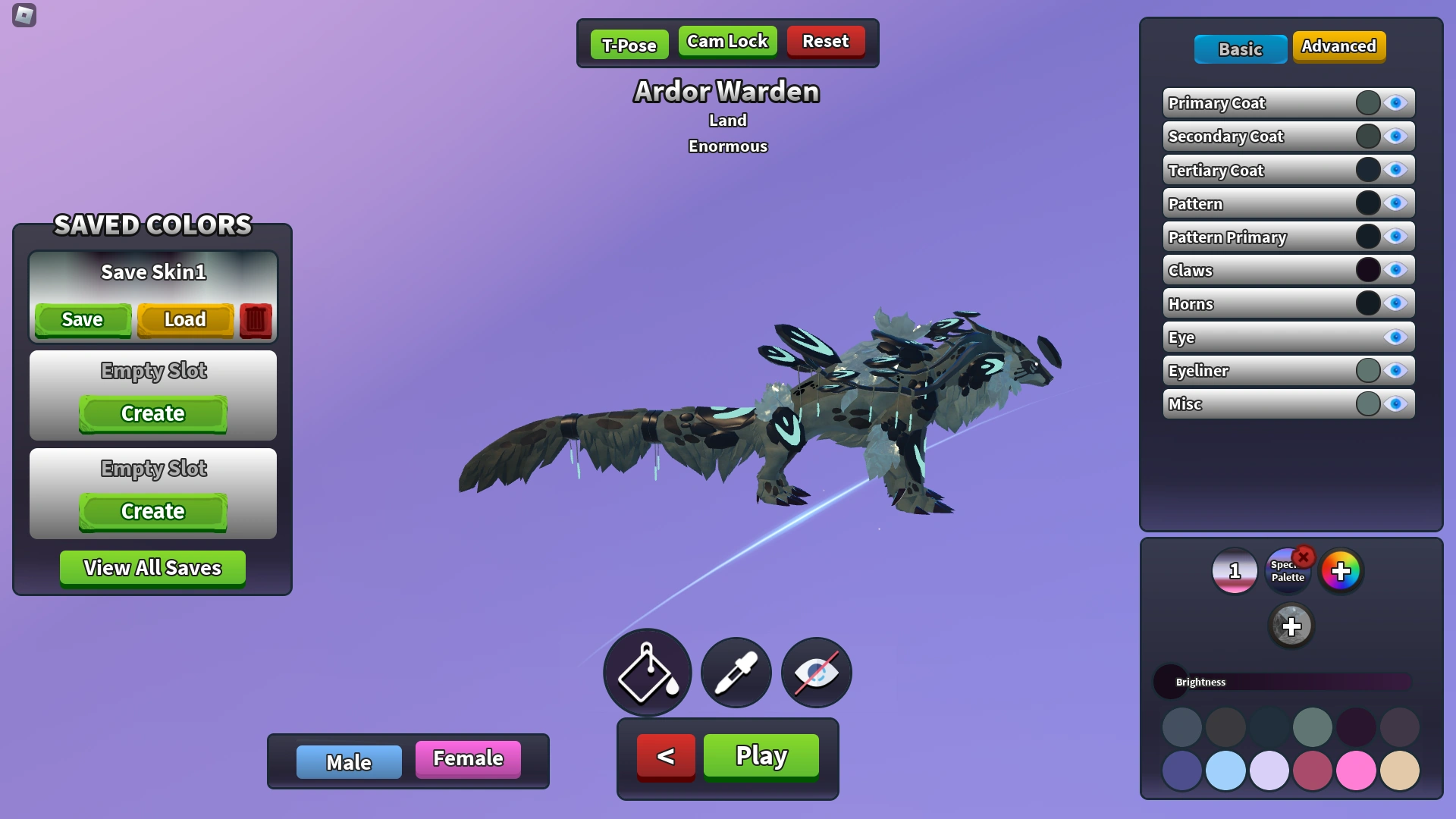Select the Female option
Image resolution: width=1456 pixels, height=819 pixels.
(x=467, y=758)
